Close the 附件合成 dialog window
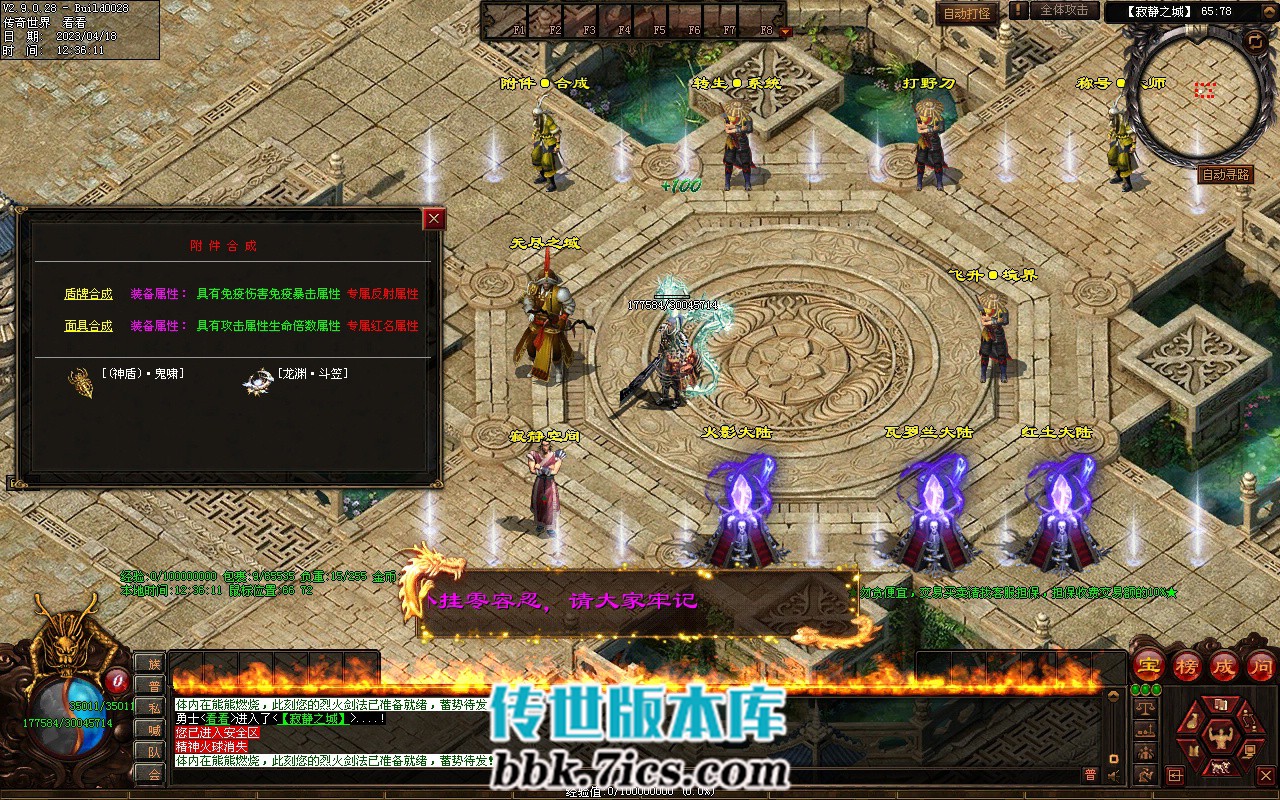The image size is (1280, 800). (x=433, y=219)
